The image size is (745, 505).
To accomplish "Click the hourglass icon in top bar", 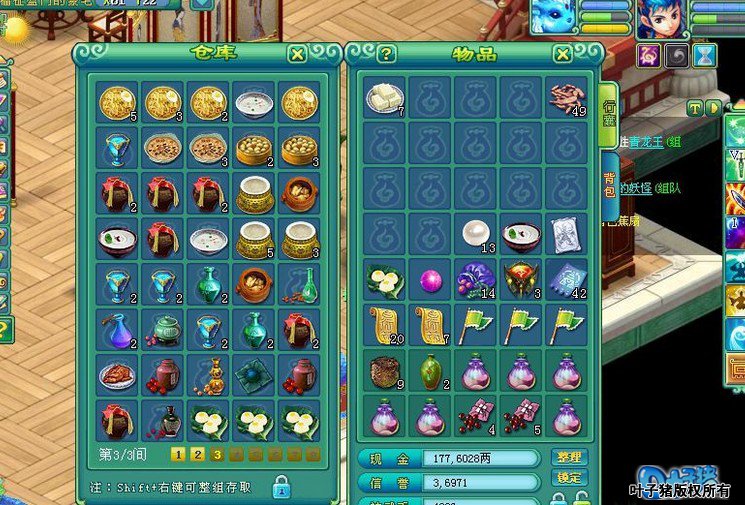I will (706, 56).
